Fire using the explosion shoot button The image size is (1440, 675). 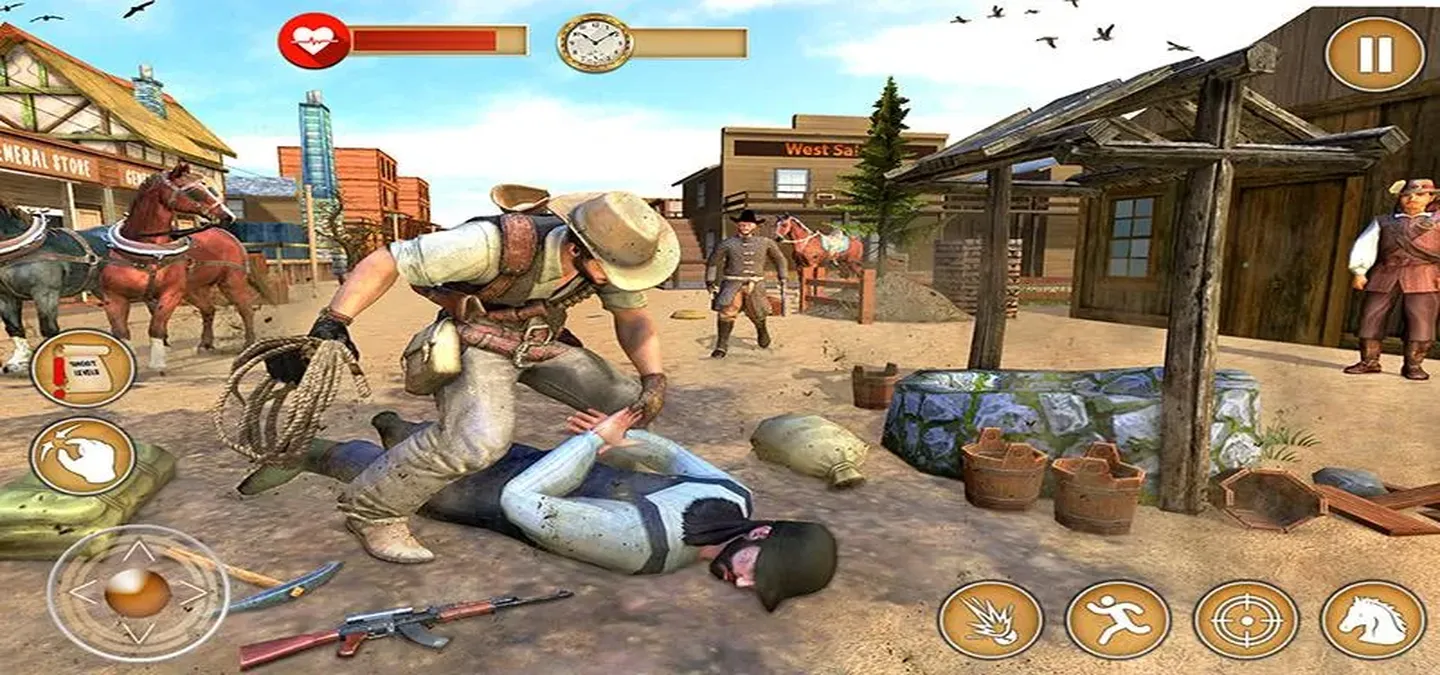click(x=990, y=619)
